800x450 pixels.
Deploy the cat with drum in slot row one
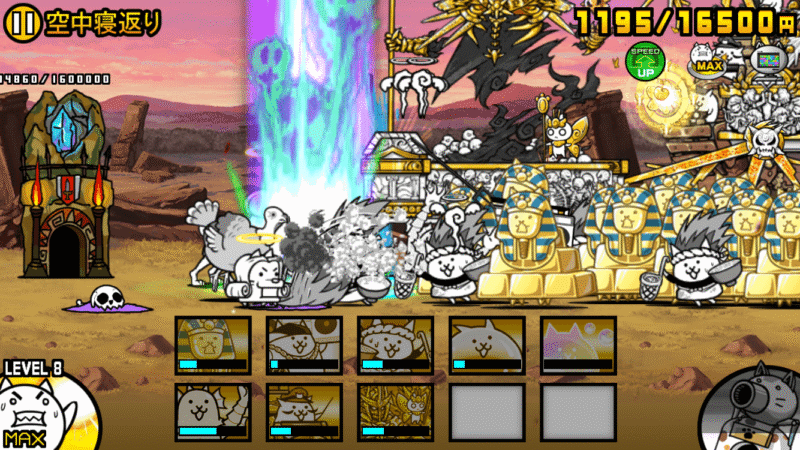(x=304, y=345)
